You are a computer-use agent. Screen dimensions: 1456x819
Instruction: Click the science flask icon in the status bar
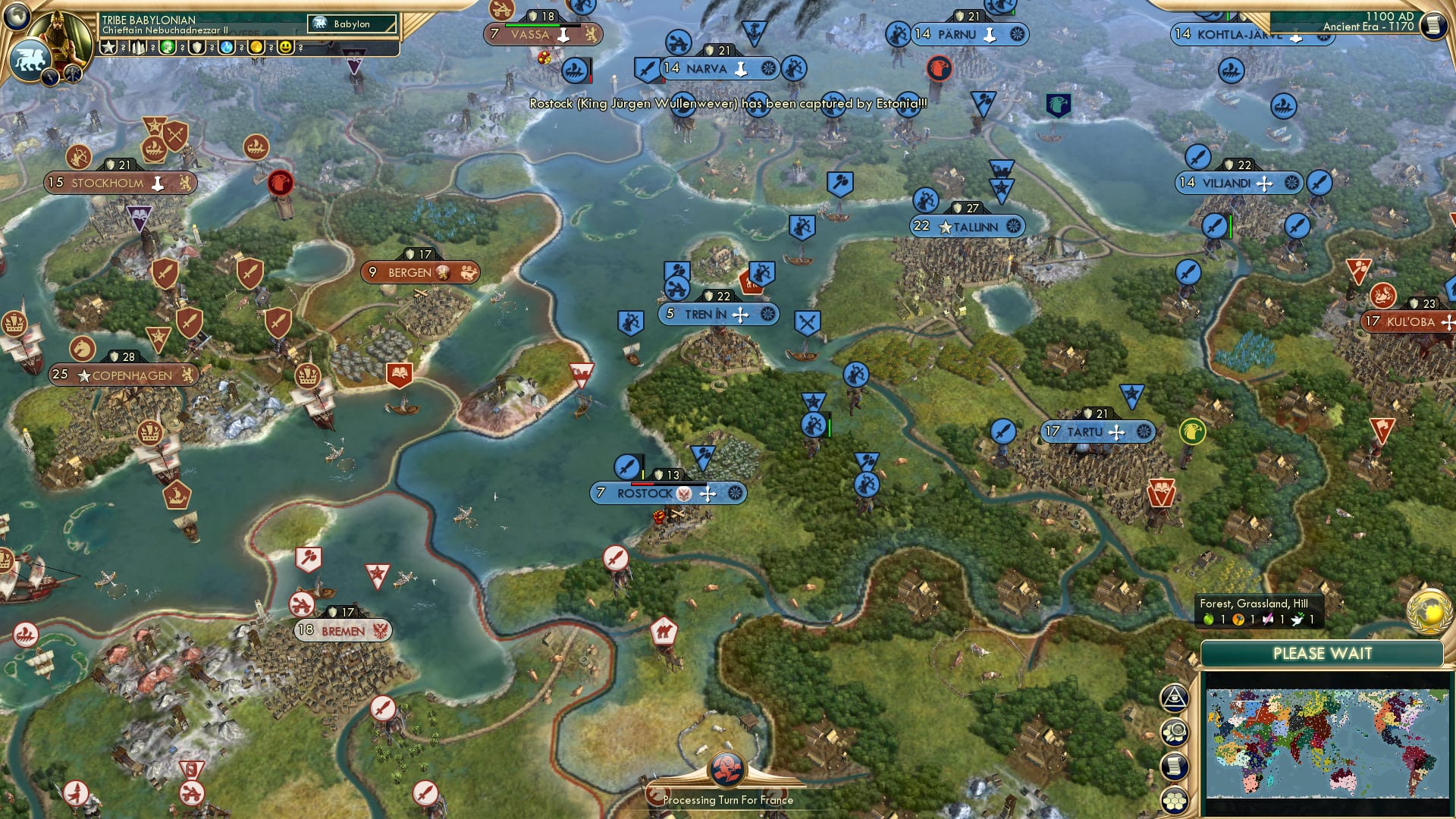[x=227, y=47]
